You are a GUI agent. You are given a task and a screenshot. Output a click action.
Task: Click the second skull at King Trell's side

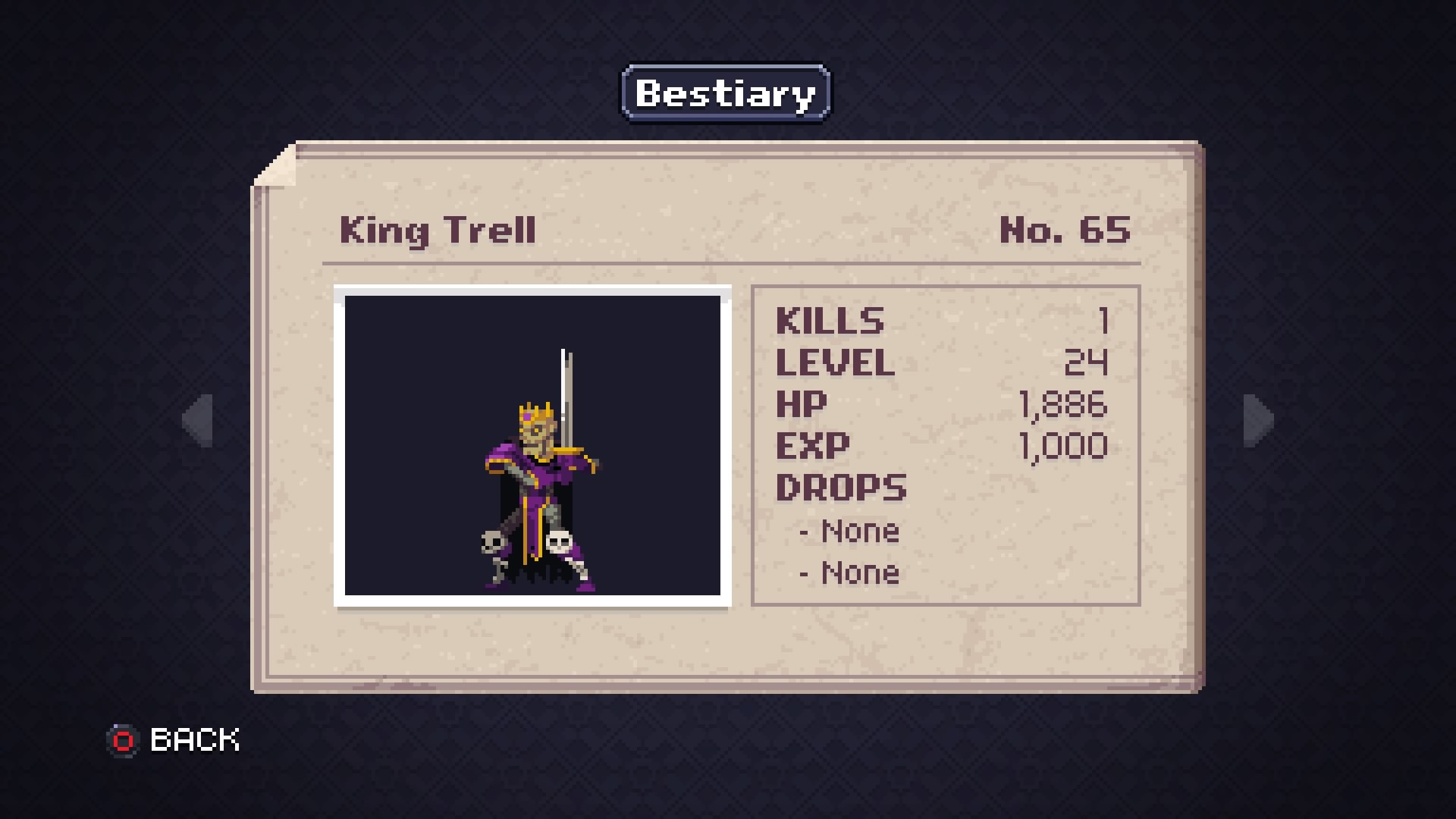point(560,541)
